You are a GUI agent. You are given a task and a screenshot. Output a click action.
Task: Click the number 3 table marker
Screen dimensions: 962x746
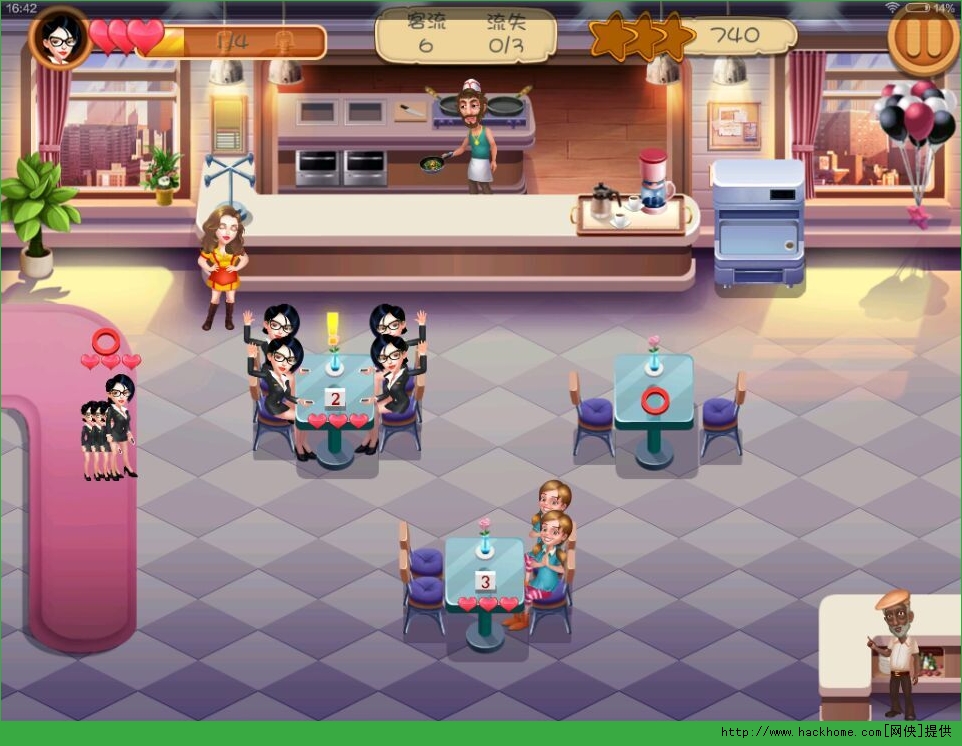point(485,581)
